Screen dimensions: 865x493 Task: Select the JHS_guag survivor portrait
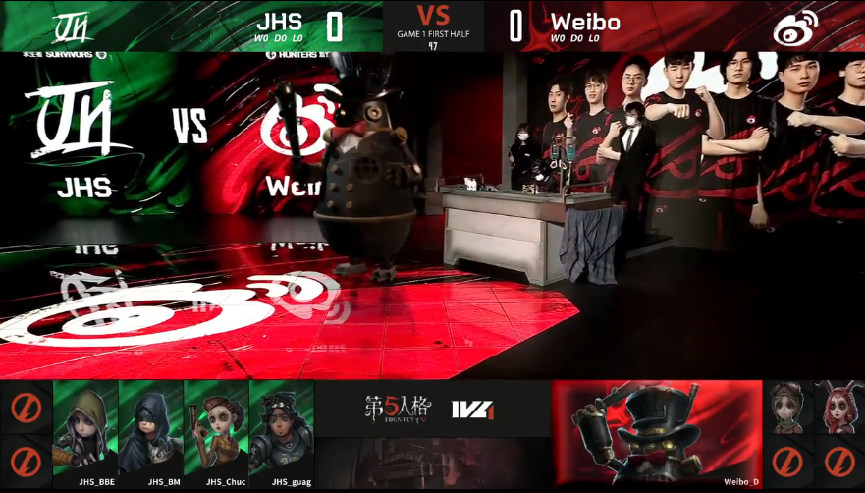(x=281, y=428)
